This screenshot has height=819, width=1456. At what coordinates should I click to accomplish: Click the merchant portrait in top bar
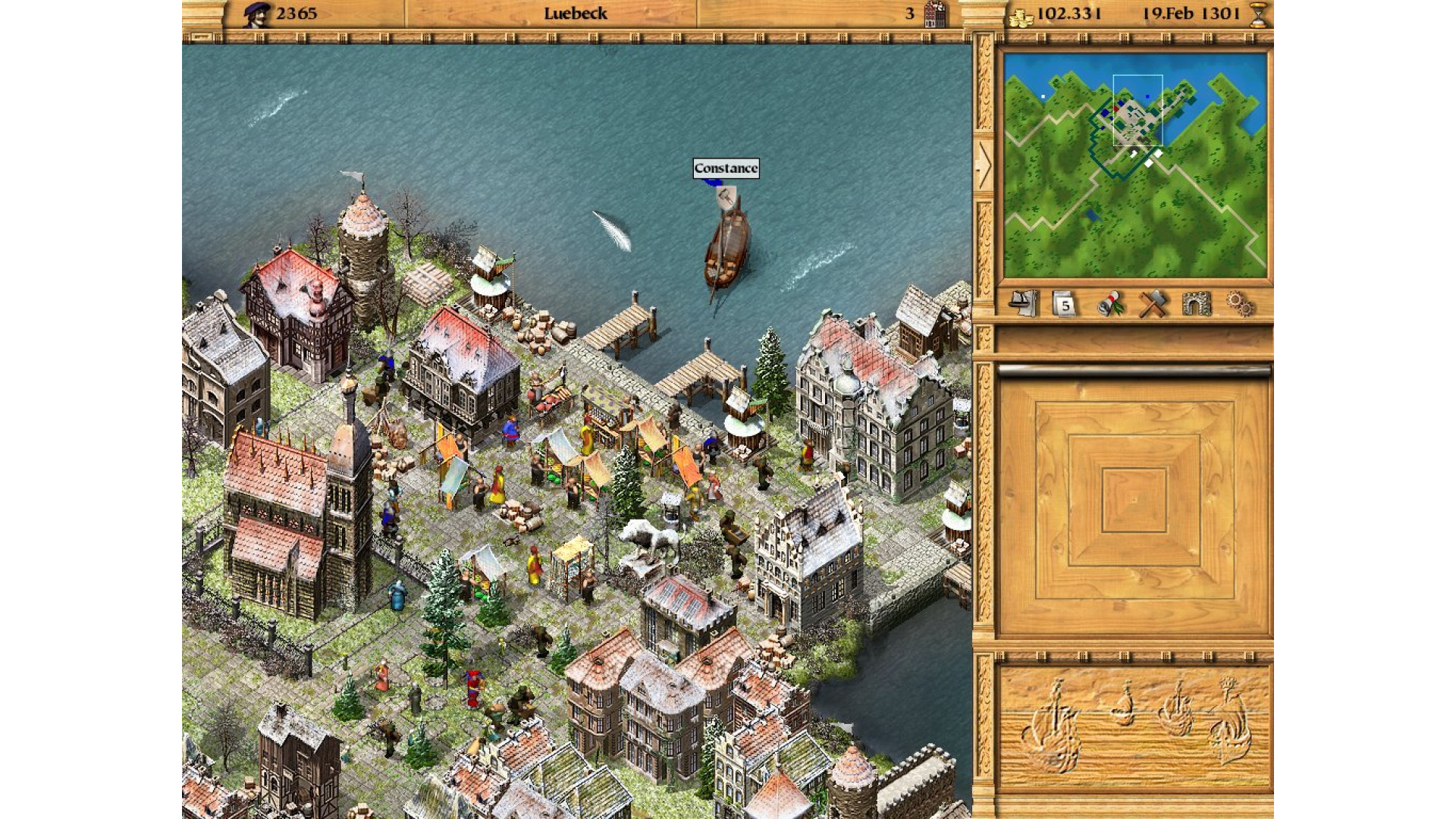point(256,14)
